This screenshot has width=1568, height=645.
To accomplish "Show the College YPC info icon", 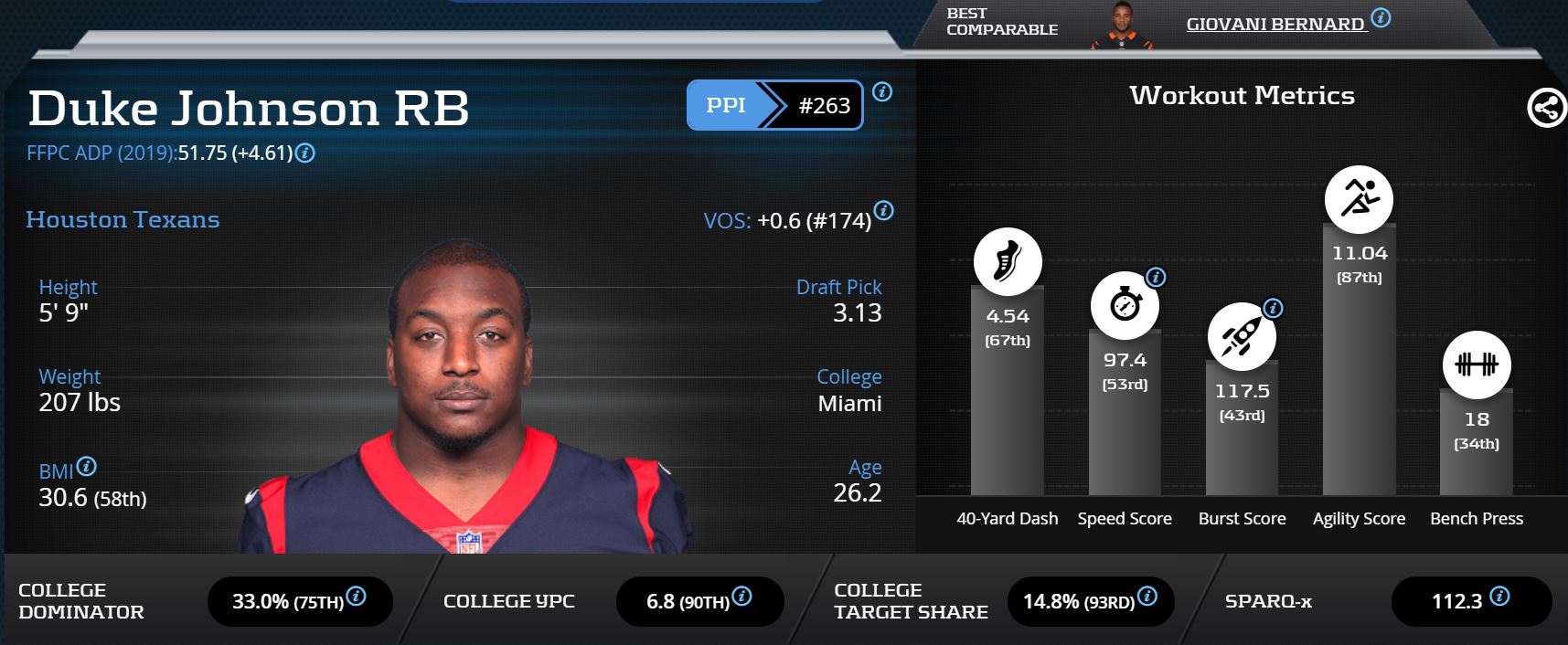I will (x=742, y=597).
